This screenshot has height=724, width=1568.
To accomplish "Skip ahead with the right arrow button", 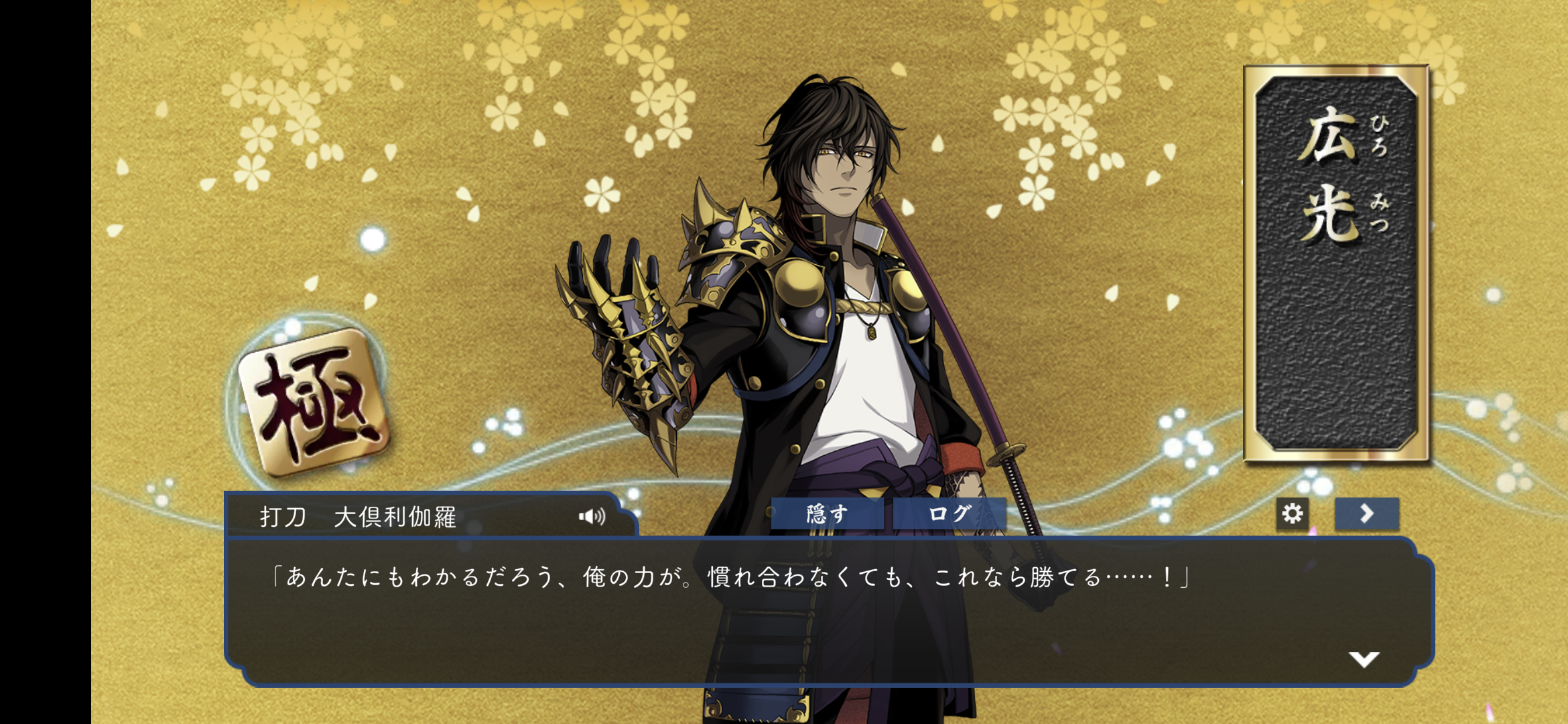I will click(x=1366, y=514).
